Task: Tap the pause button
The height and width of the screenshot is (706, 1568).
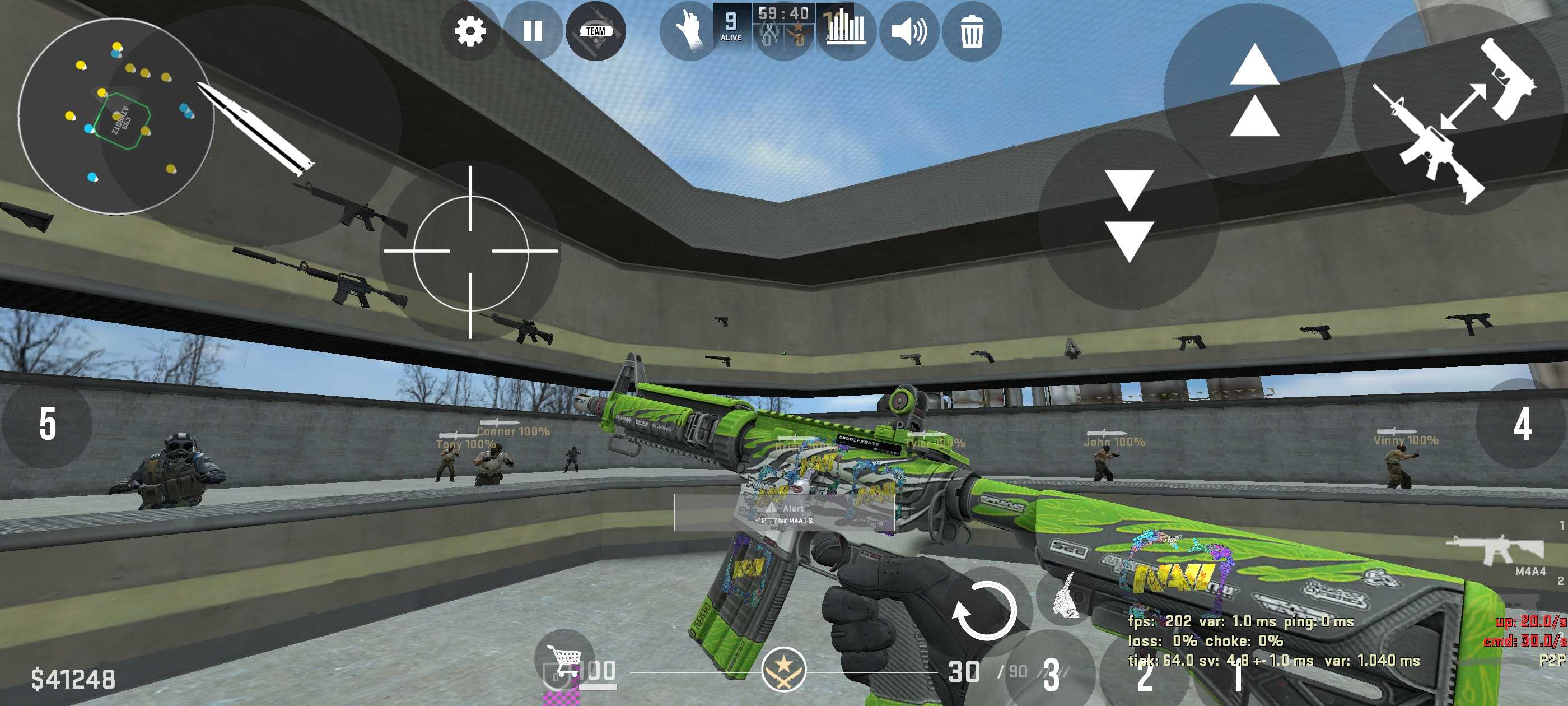Action: click(533, 31)
